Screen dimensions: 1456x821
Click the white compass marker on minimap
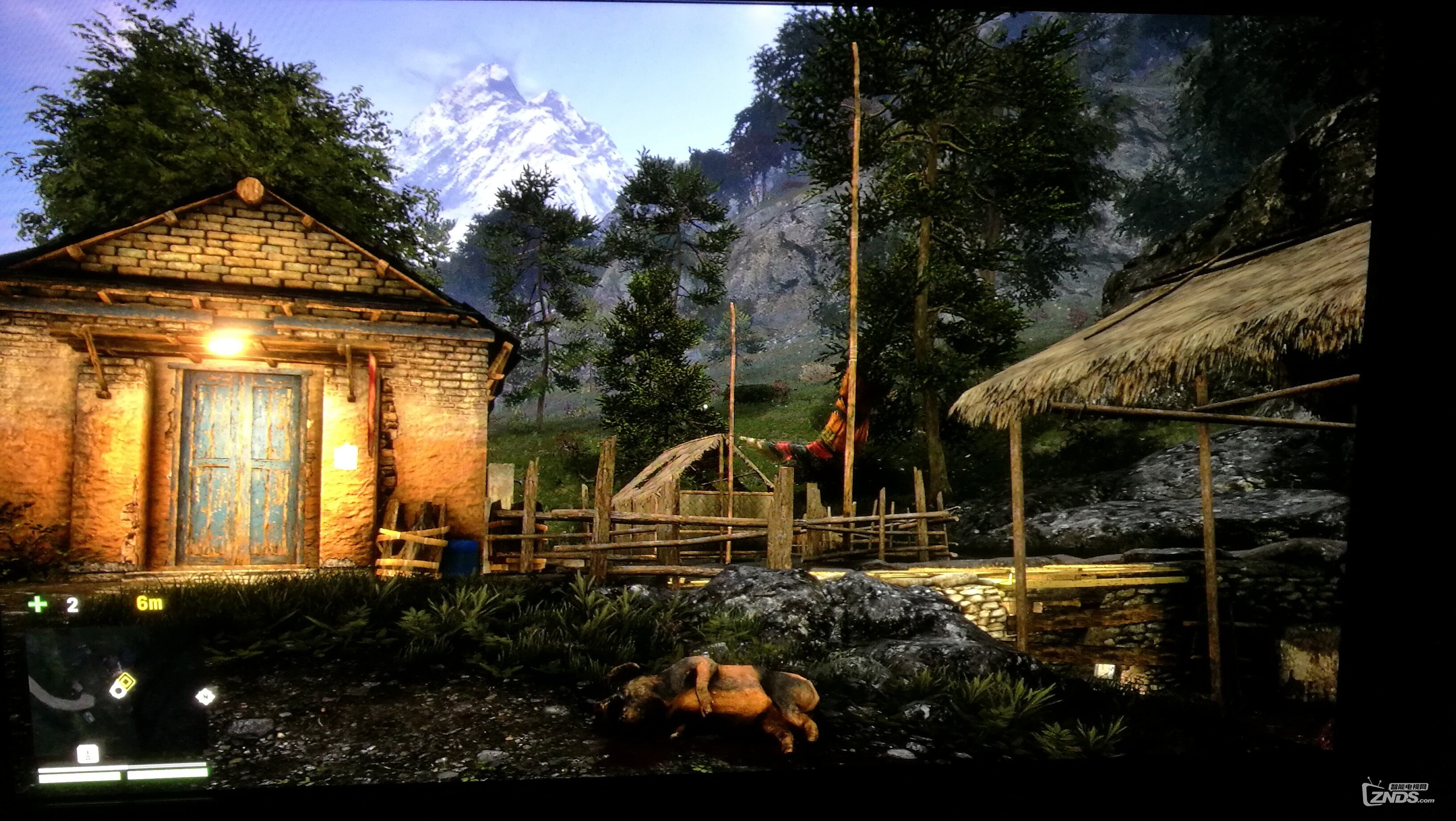point(205,696)
